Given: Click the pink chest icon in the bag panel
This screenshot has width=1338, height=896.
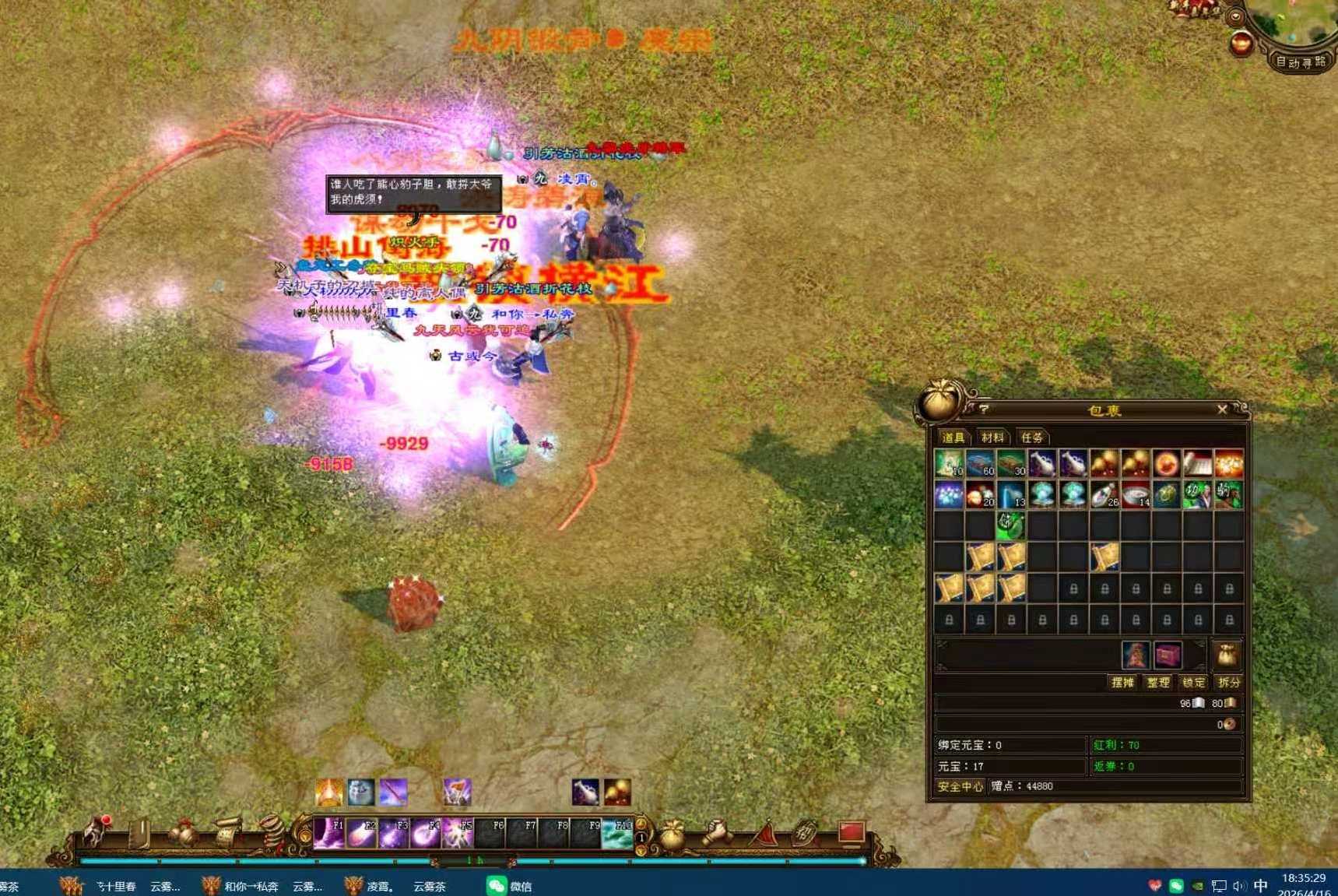Looking at the screenshot, I should click(x=1168, y=655).
